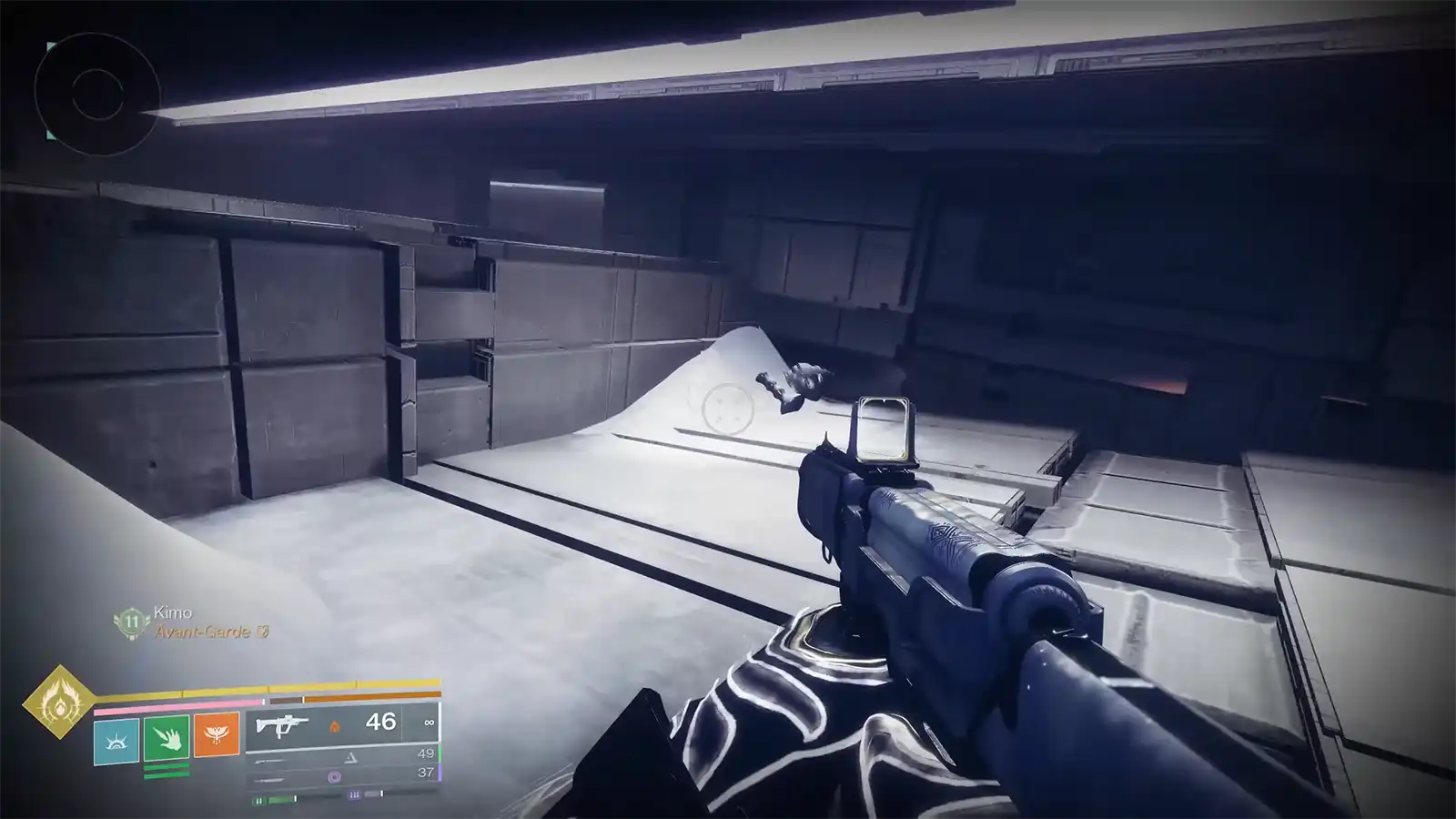Click the purple buff icon below the ammo panel
The width and height of the screenshot is (1456, 819).
(355, 794)
